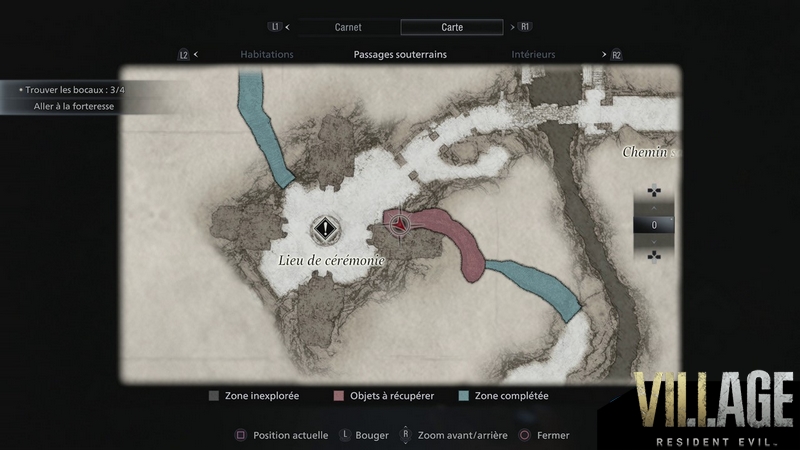Image resolution: width=800 pixels, height=450 pixels.
Task: Open the Passages souterrains map section
Action: coord(400,55)
